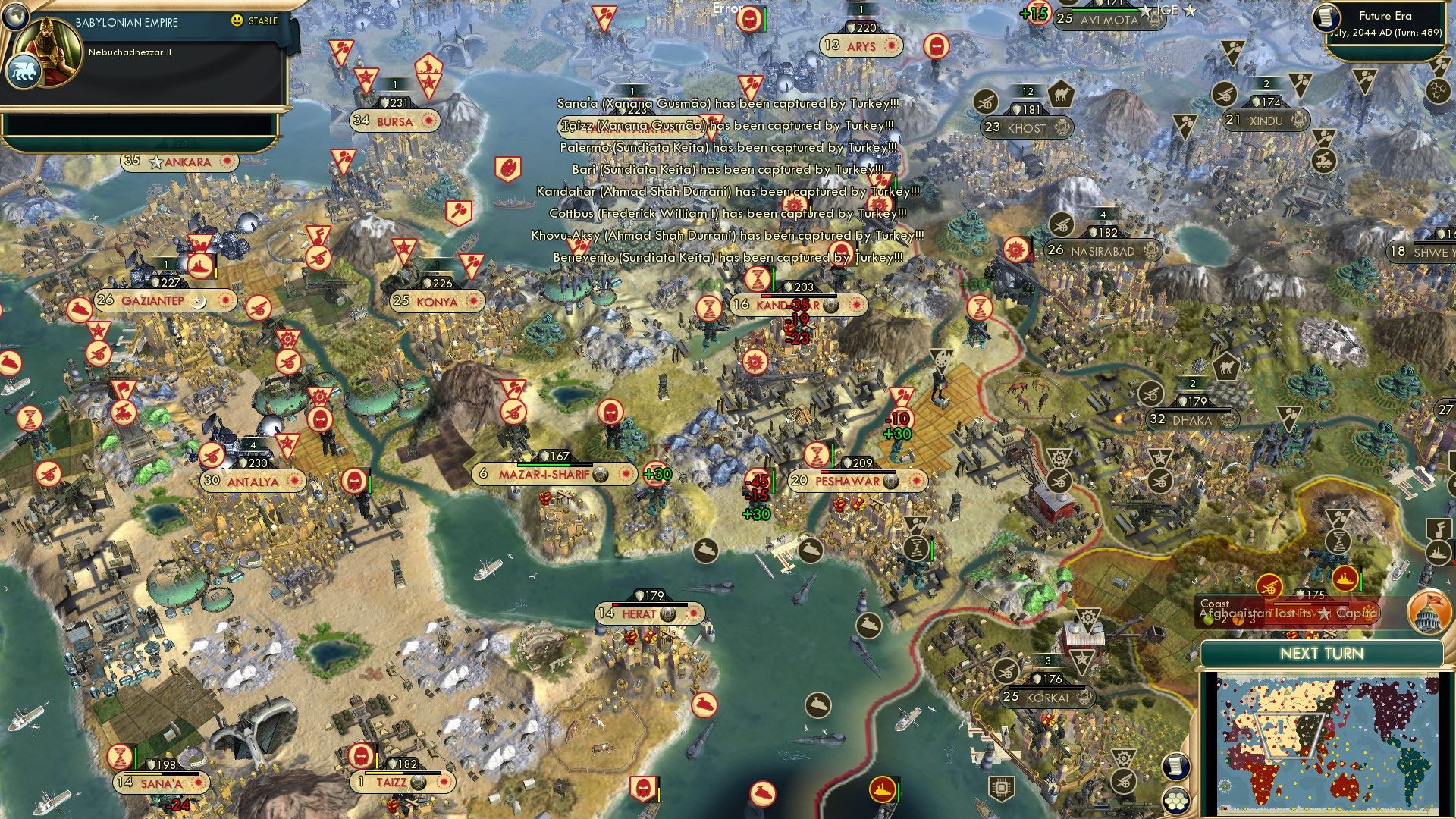Click the camel caravan icon above Khost
Screen dimensions: 1456x819
coord(1062,94)
